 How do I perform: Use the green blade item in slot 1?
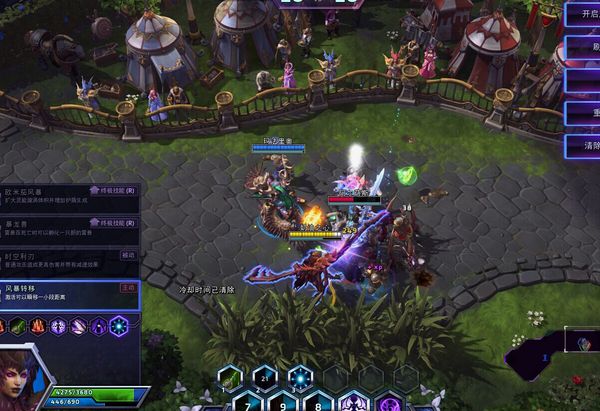click(229, 377)
